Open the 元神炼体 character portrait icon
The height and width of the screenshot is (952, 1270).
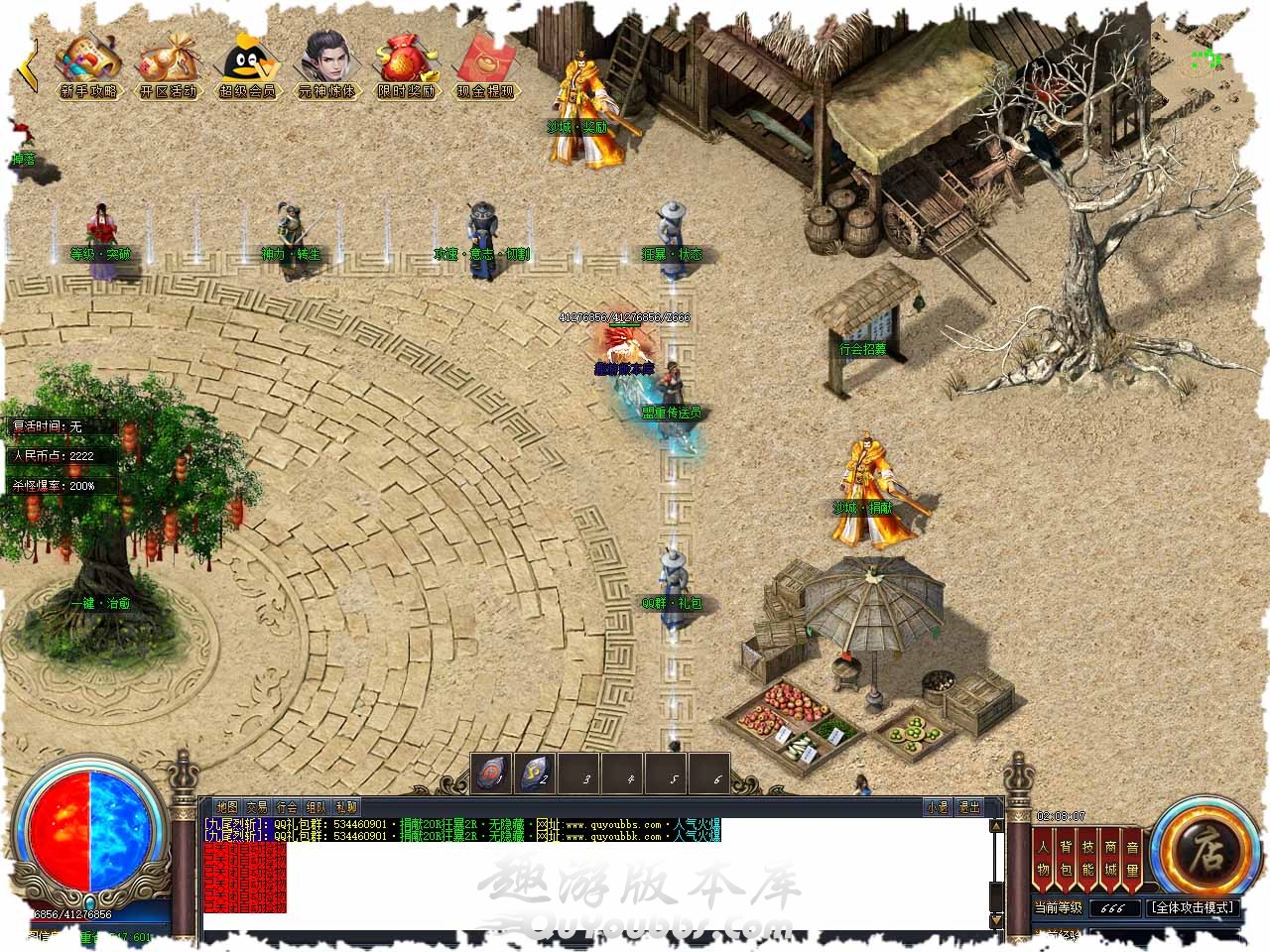click(x=326, y=66)
